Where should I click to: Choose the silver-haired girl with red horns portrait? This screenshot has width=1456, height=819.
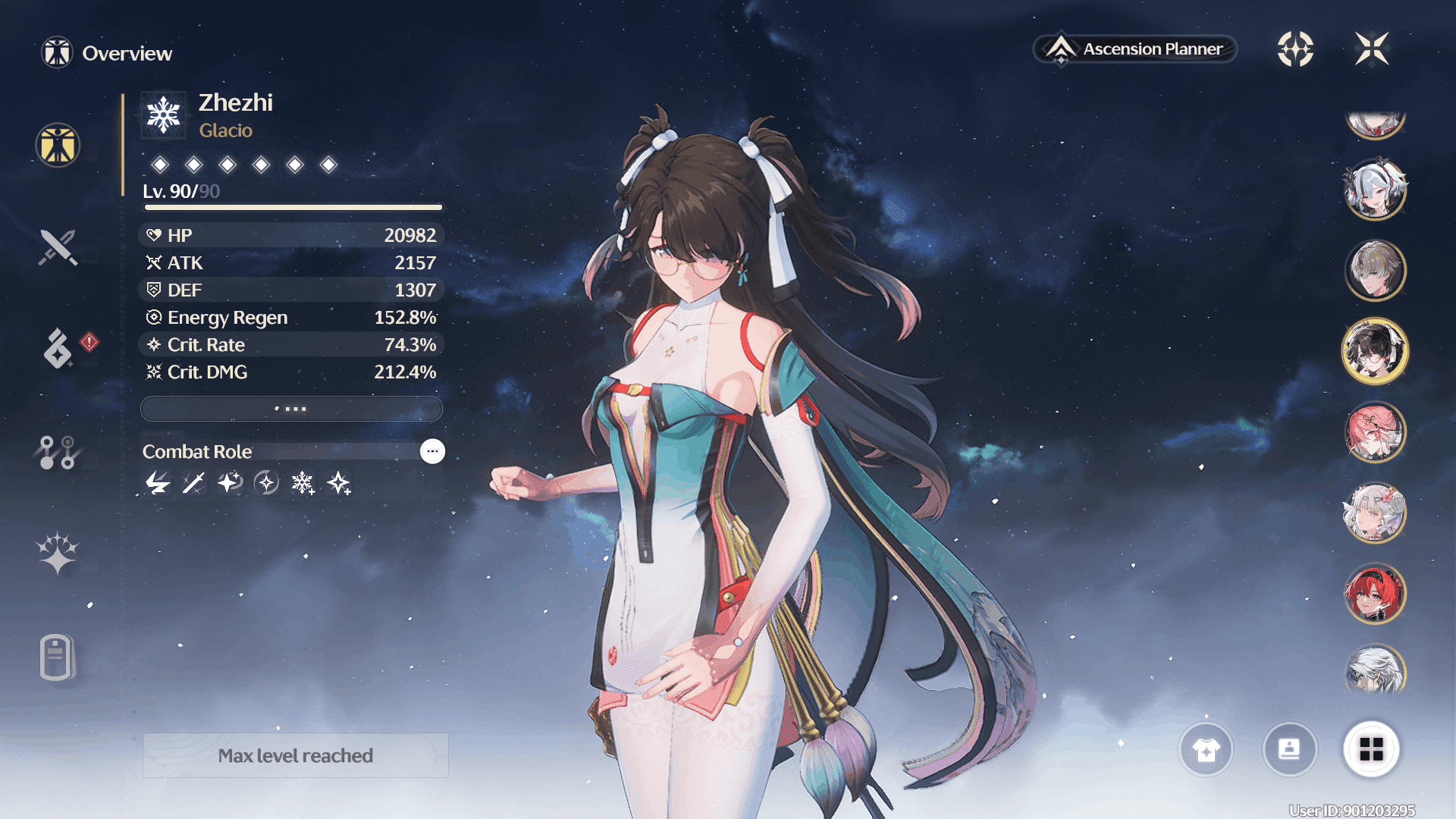pyautogui.click(x=1375, y=190)
